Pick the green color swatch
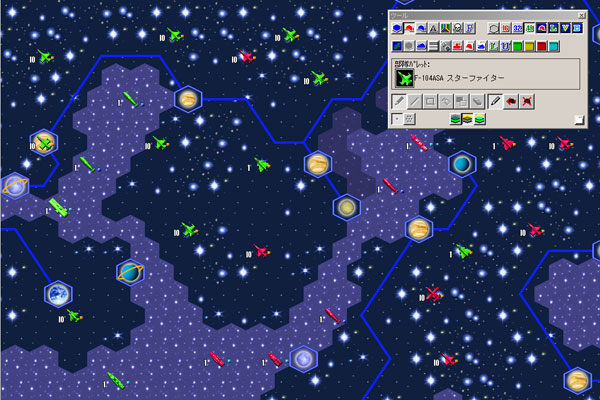The height and width of the screenshot is (400, 600). pyautogui.click(x=517, y=45)
